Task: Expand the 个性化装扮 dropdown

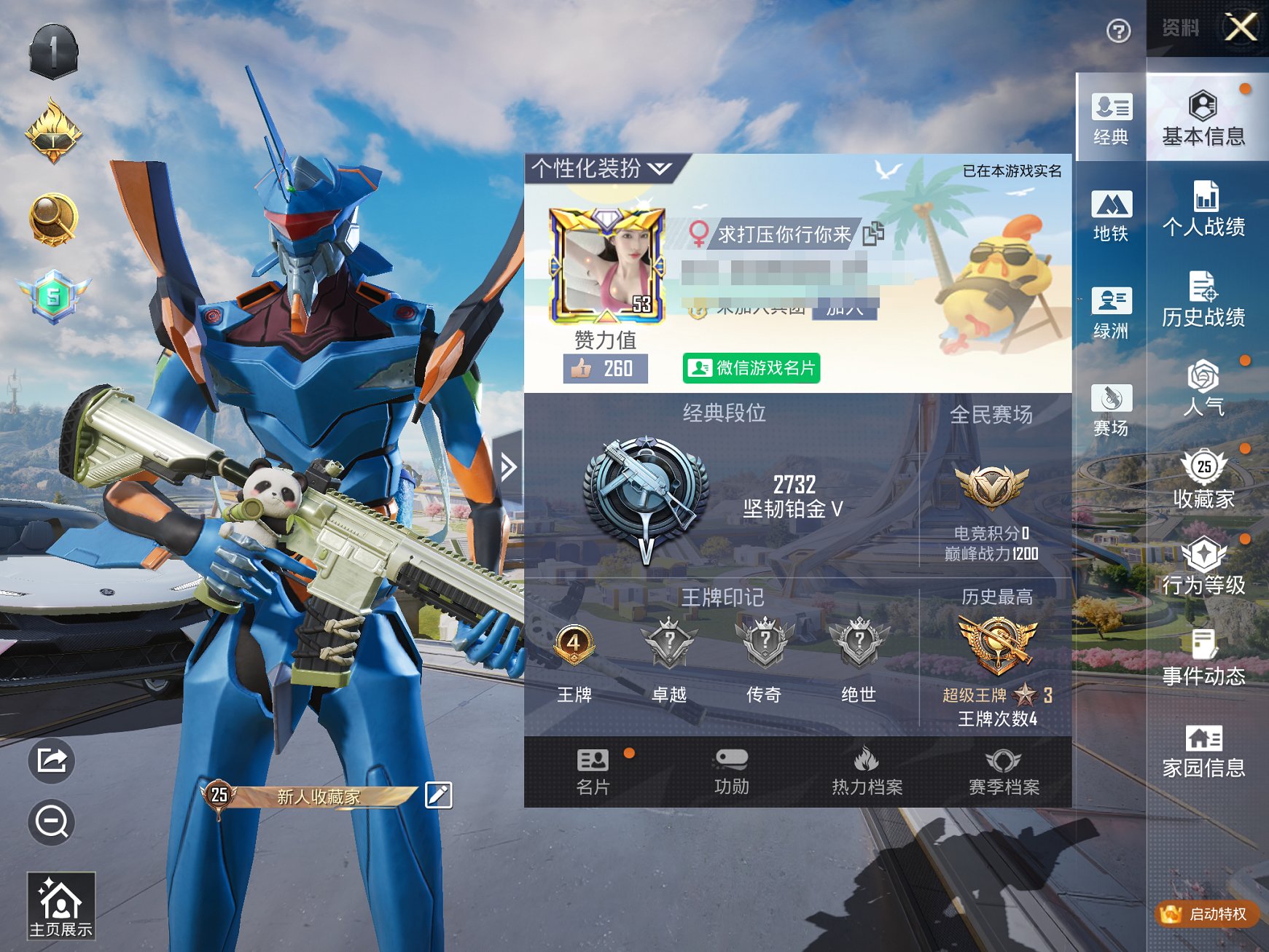Action: coord(602,169)
